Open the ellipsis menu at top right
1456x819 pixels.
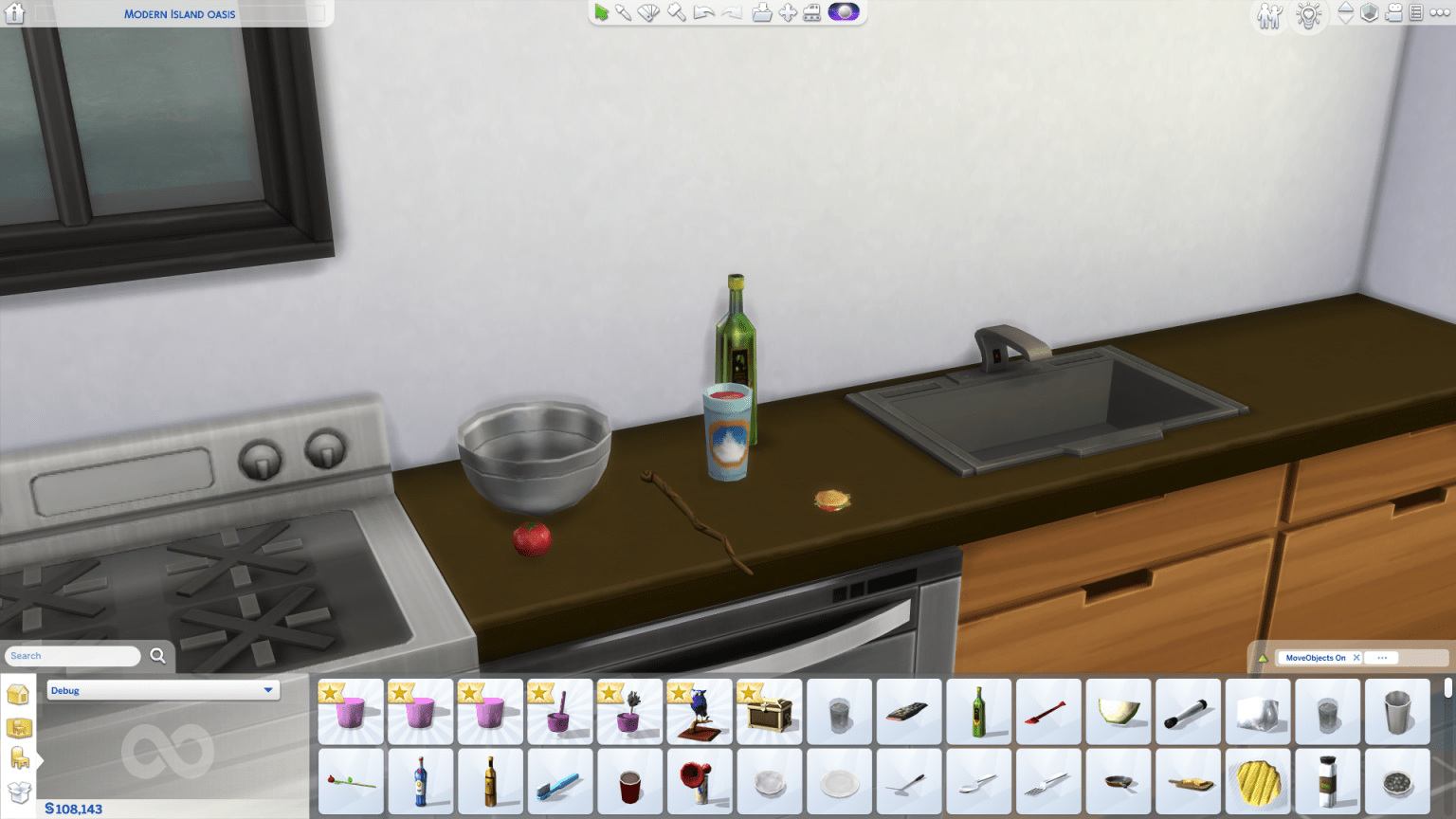[1438, 14]
